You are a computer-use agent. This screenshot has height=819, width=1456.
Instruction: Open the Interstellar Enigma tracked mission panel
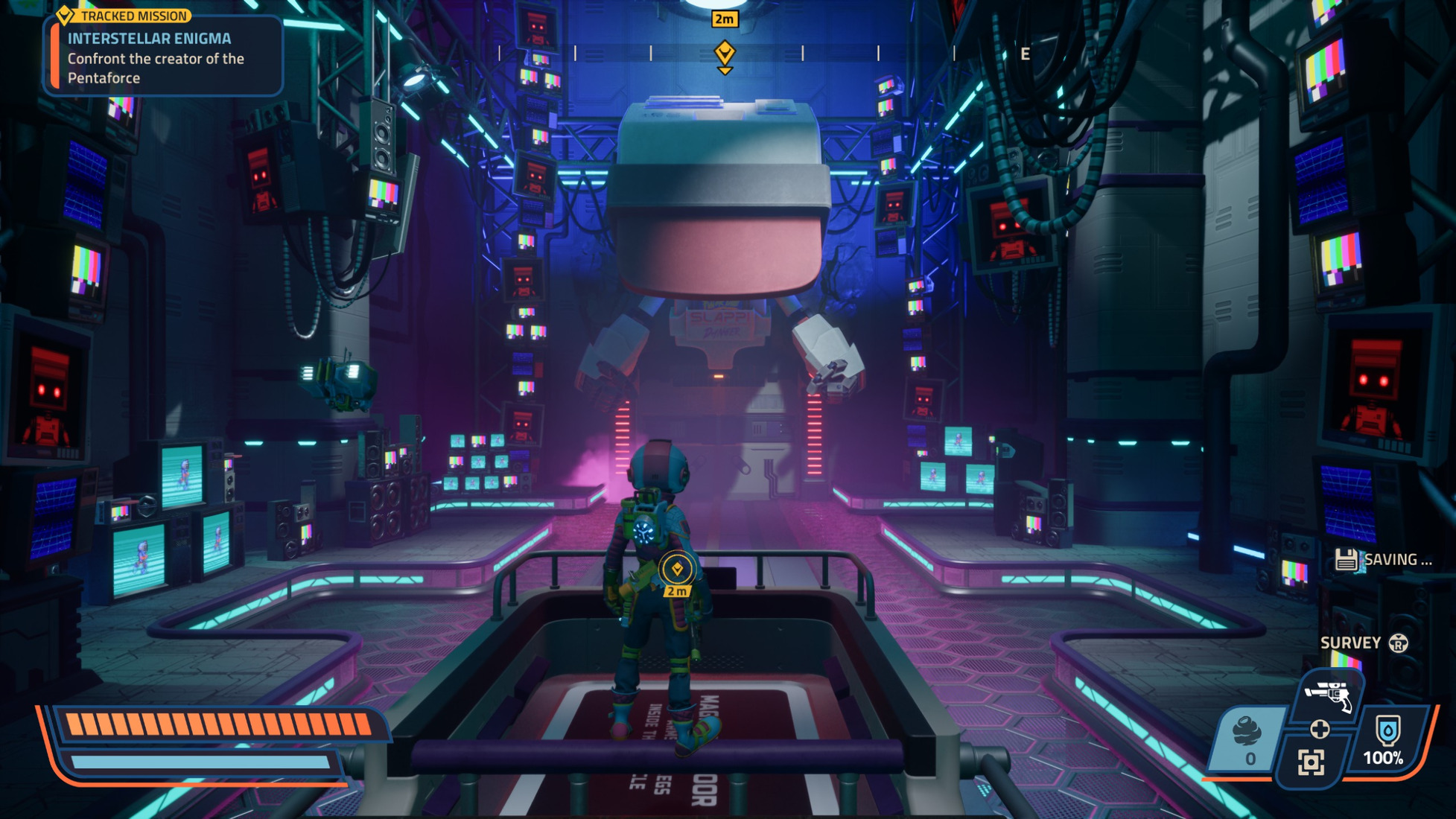pos(164,57)
